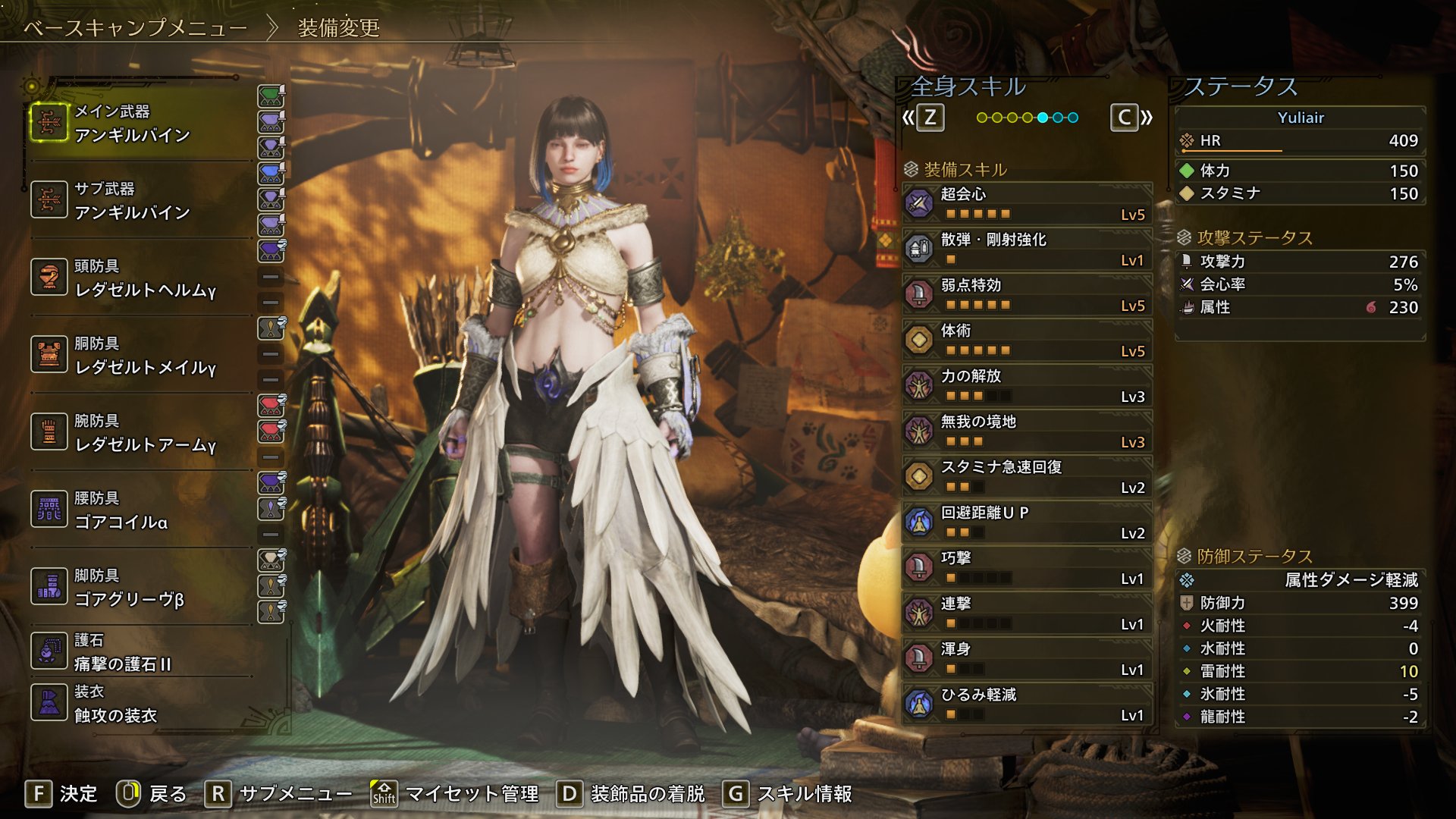
Task: Select the sub weapon サブ武器 slot
Action: (x=140, y=201)
